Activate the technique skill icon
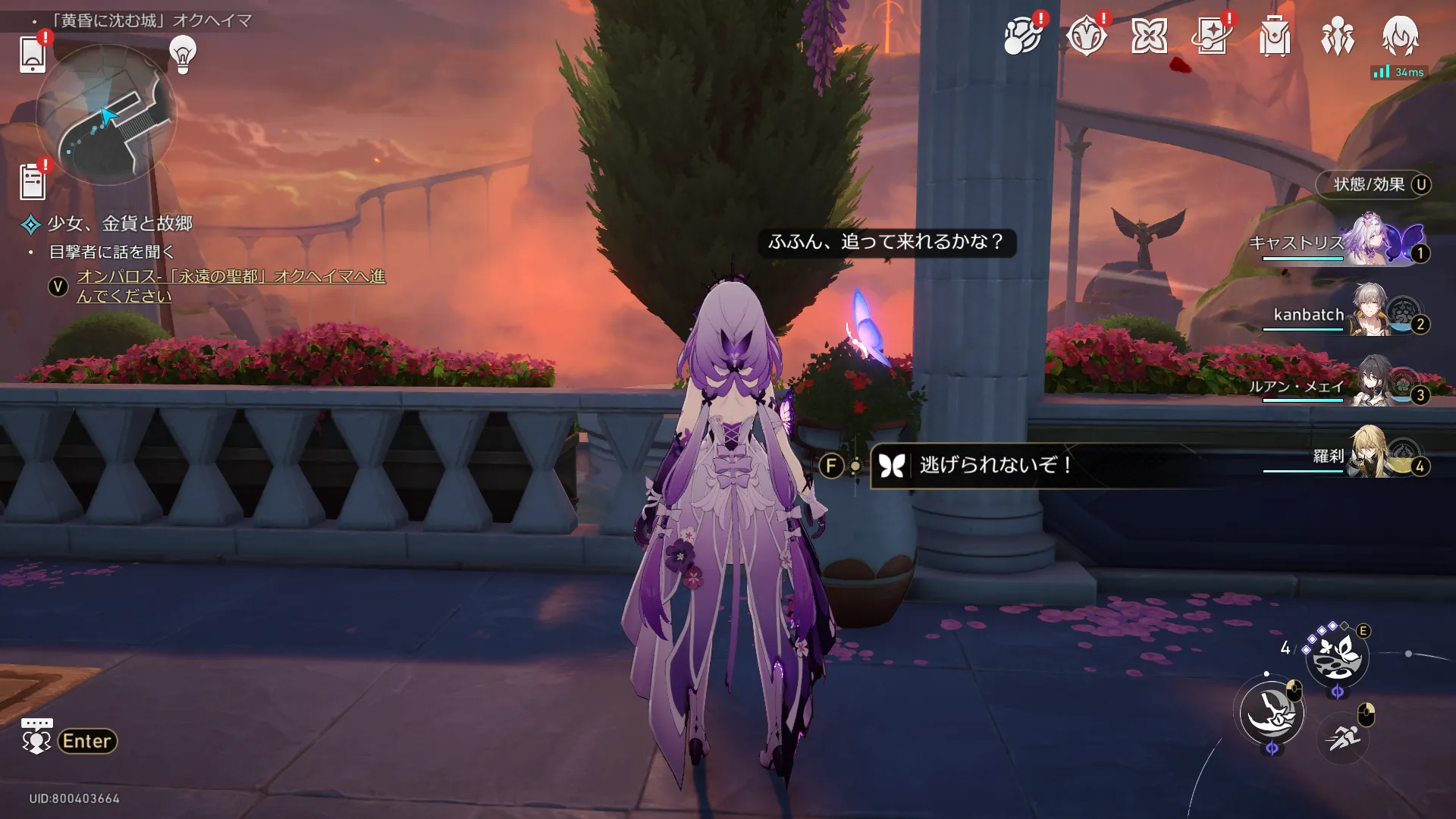1456x819 pixels. (x=1337, y=657)
